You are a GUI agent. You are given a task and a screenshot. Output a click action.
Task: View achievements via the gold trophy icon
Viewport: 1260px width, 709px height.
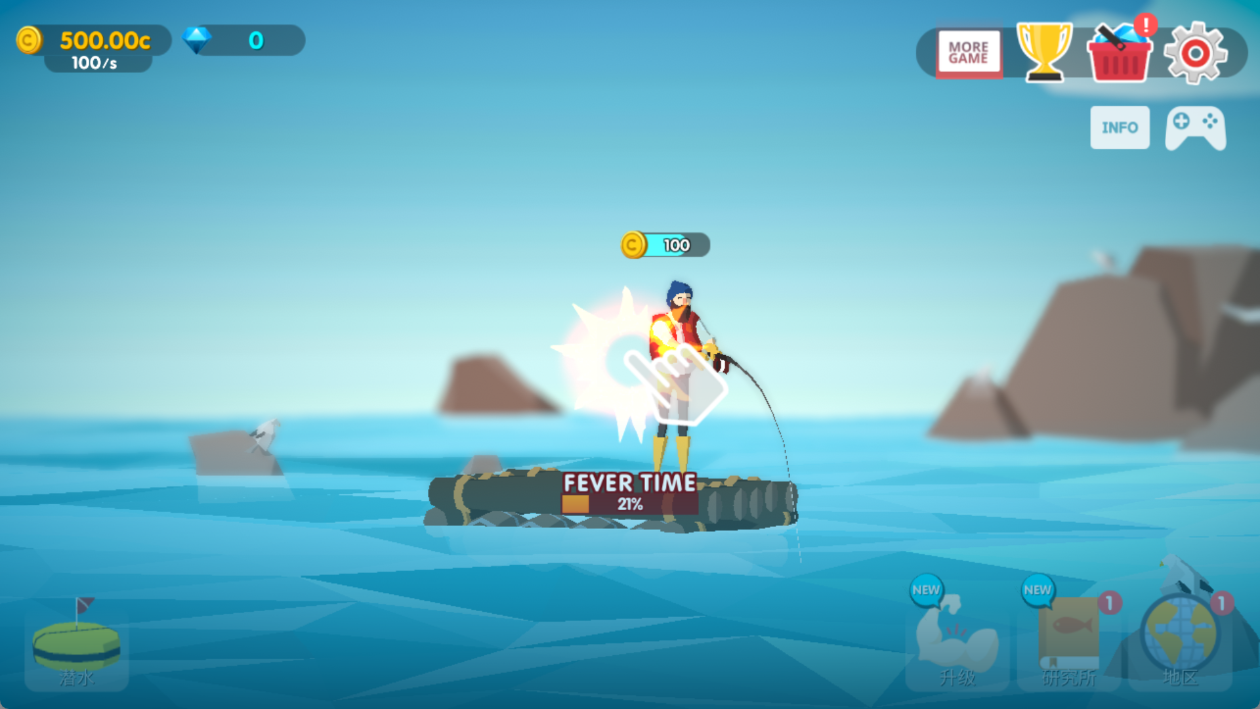[1044, 52]
